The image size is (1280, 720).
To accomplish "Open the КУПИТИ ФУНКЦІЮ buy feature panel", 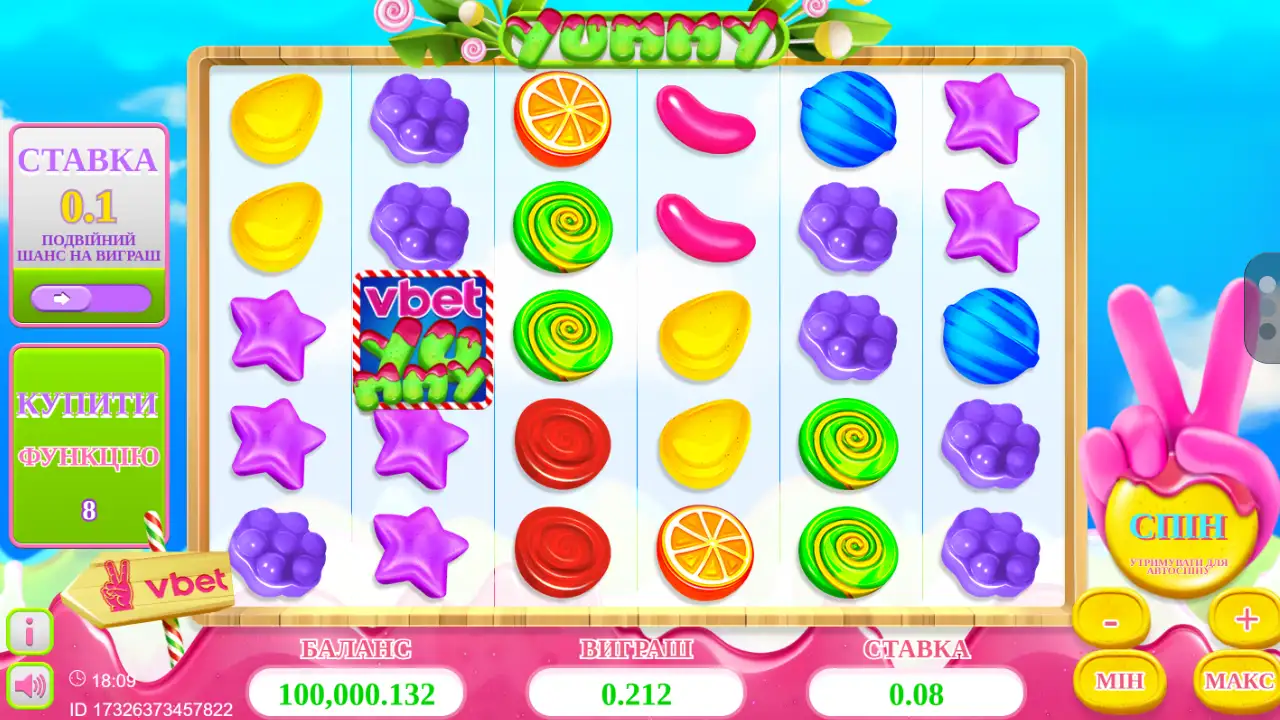I will pyautogui.click(x=89, y=445).
